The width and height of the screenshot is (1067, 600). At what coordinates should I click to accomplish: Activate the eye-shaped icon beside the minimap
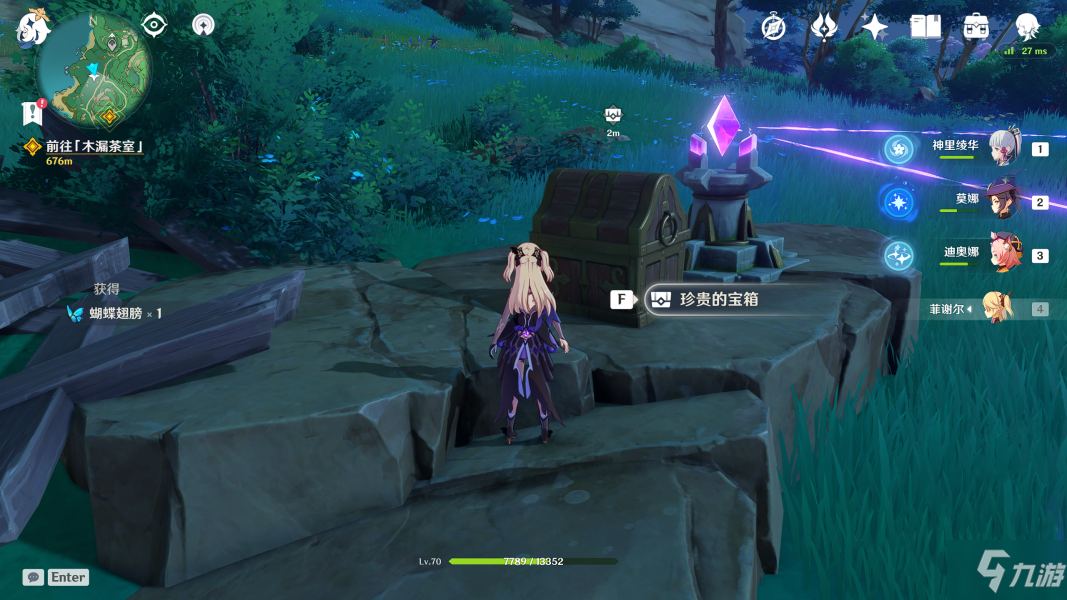click(154, 24)
